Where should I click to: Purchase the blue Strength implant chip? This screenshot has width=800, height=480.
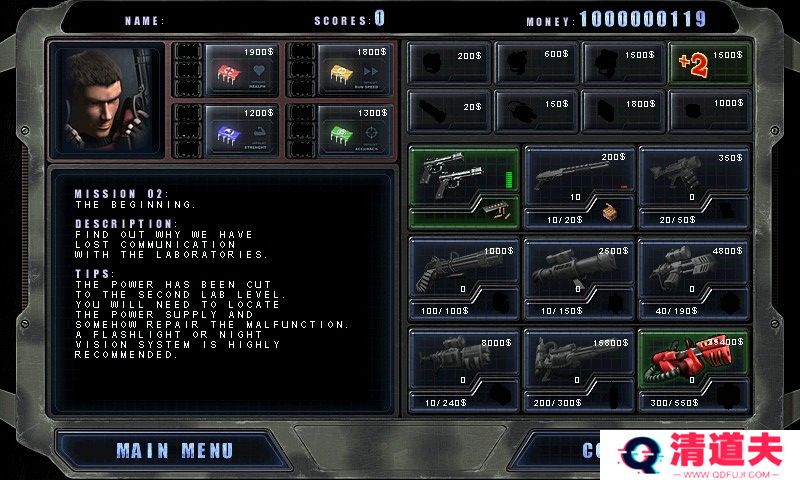point(227,130)
